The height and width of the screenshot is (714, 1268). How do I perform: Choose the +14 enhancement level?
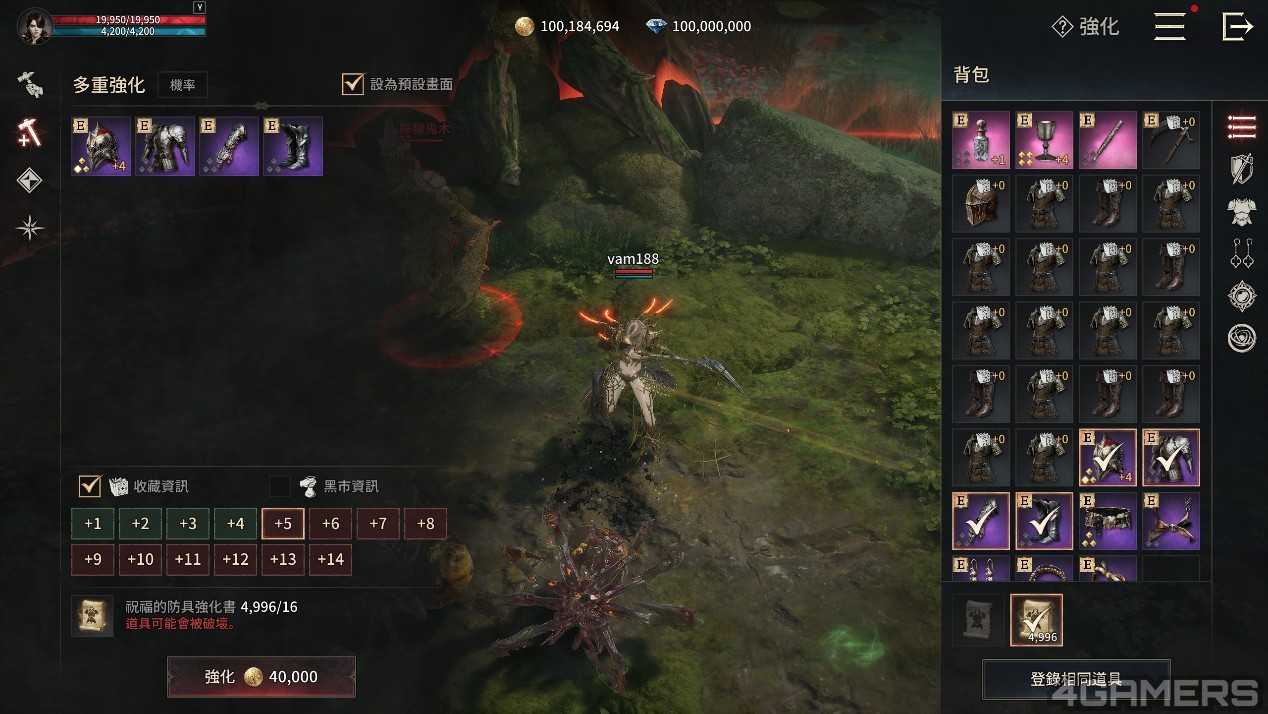330,559
